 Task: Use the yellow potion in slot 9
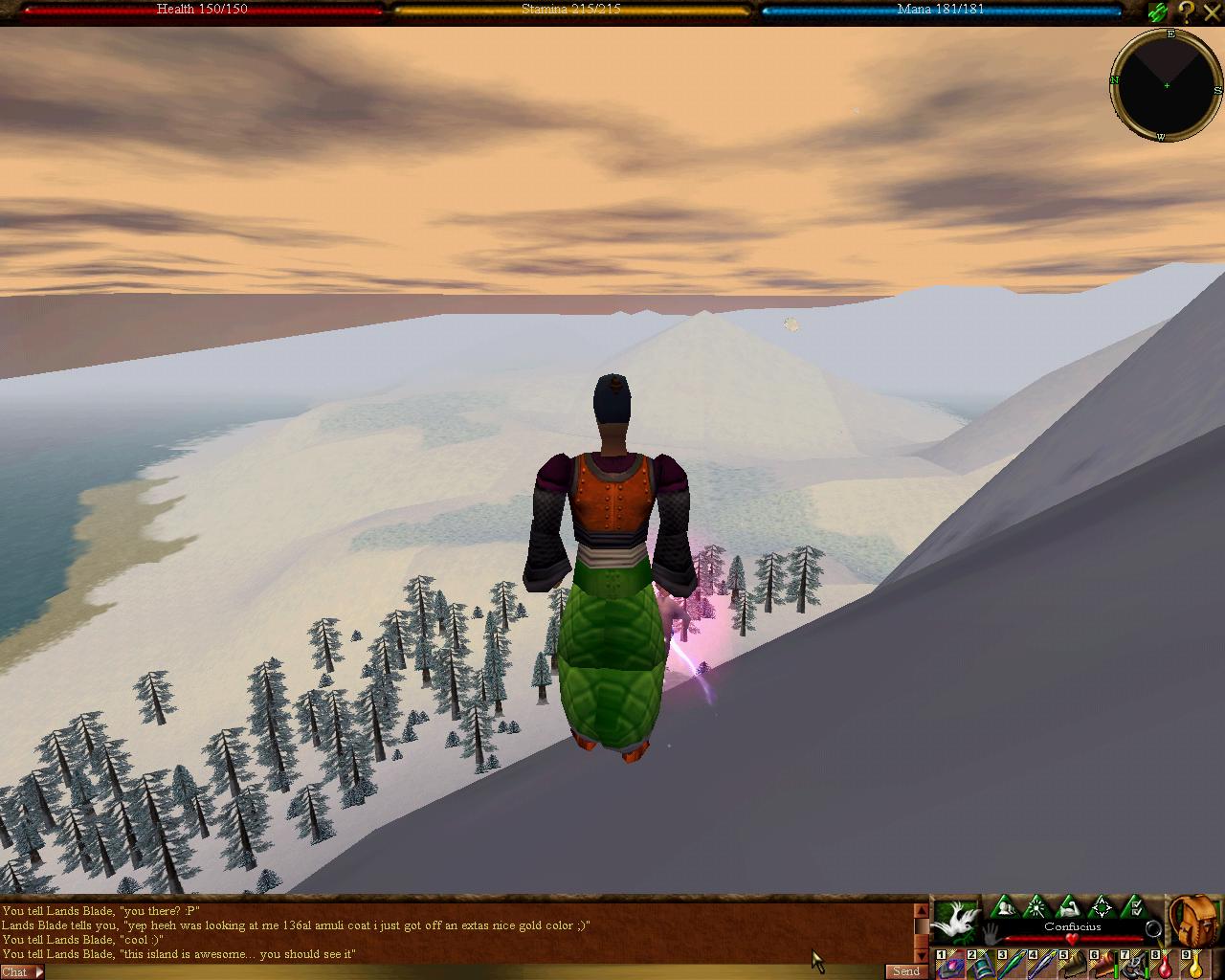[x=1195, y=965]
